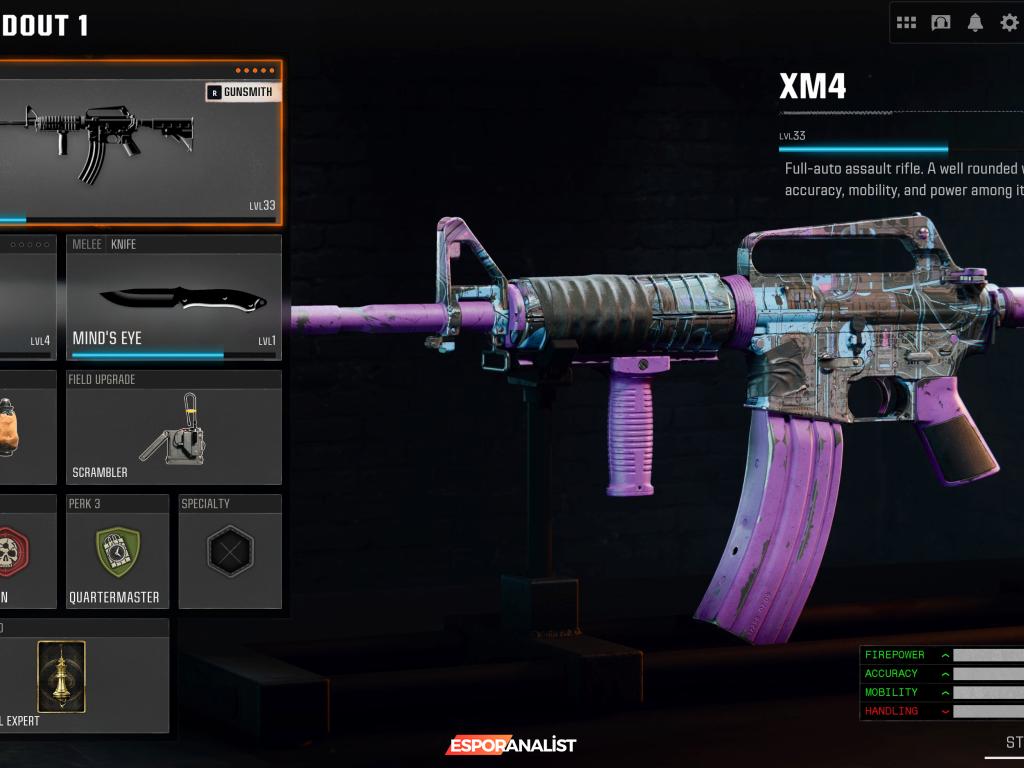This screenshot has height=768, width=1024.
Task: Open the notifications bell
Action: coord(975,22)
